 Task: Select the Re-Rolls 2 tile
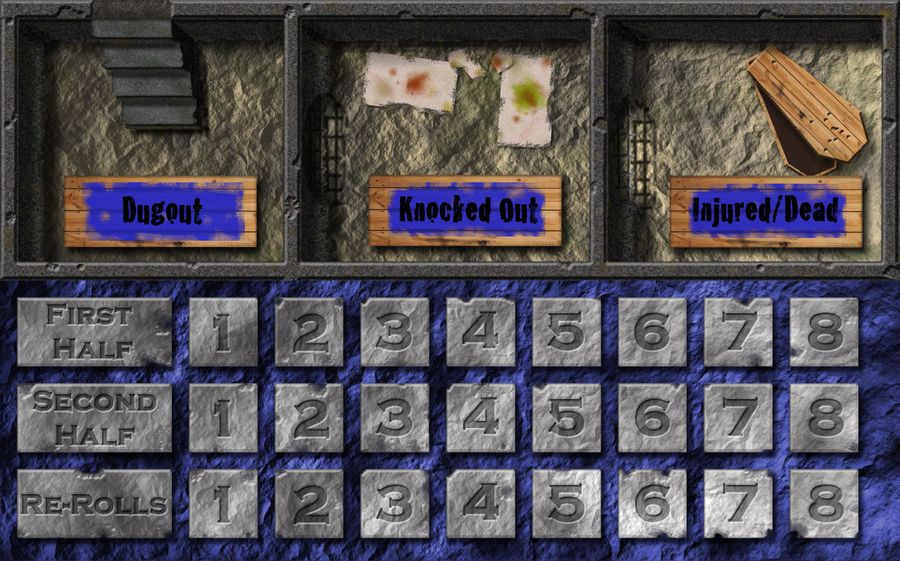pyautogui.click(x=309, y=503)
